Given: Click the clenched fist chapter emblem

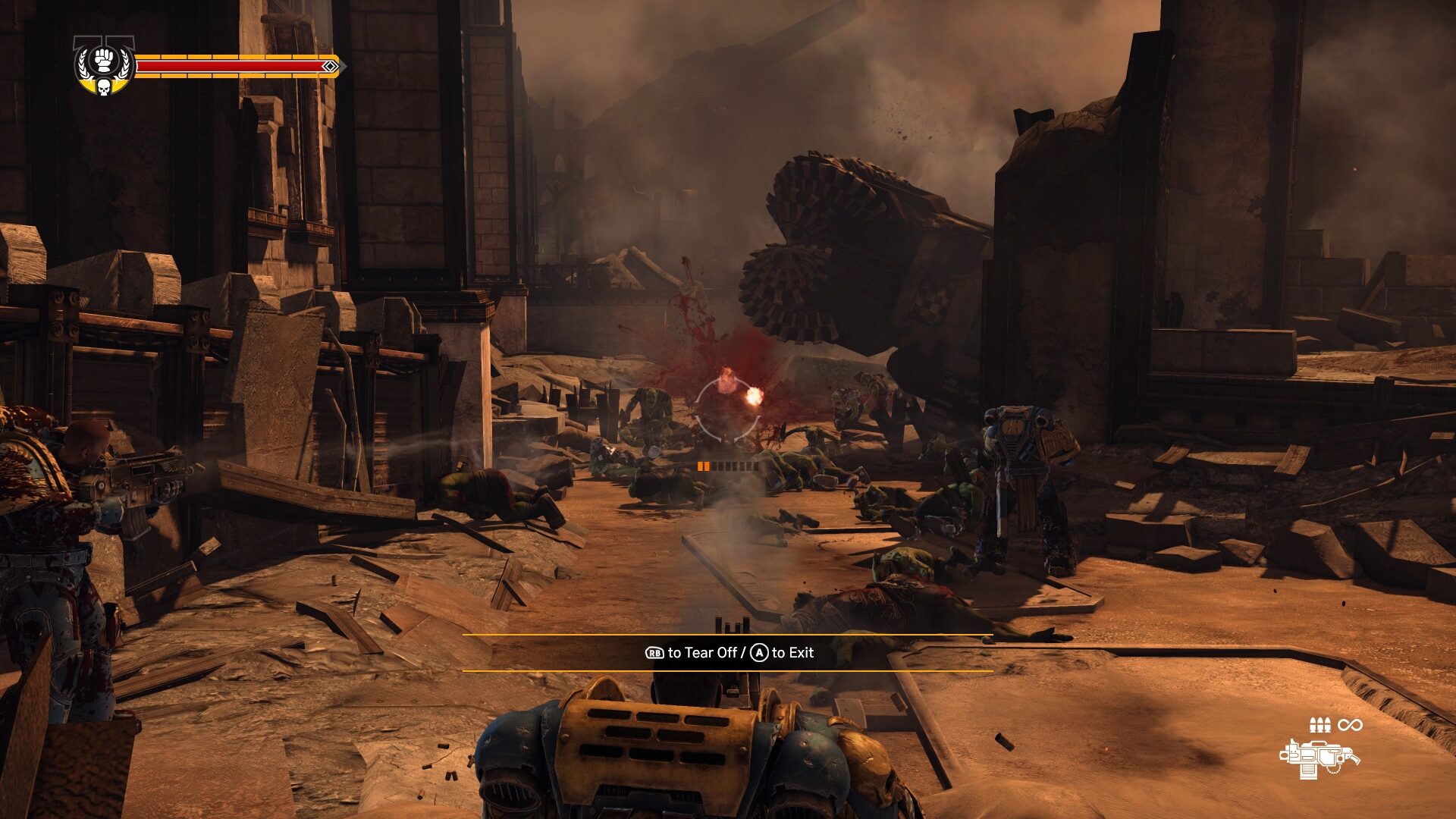Looking at the screenshot, I should 103,59.
